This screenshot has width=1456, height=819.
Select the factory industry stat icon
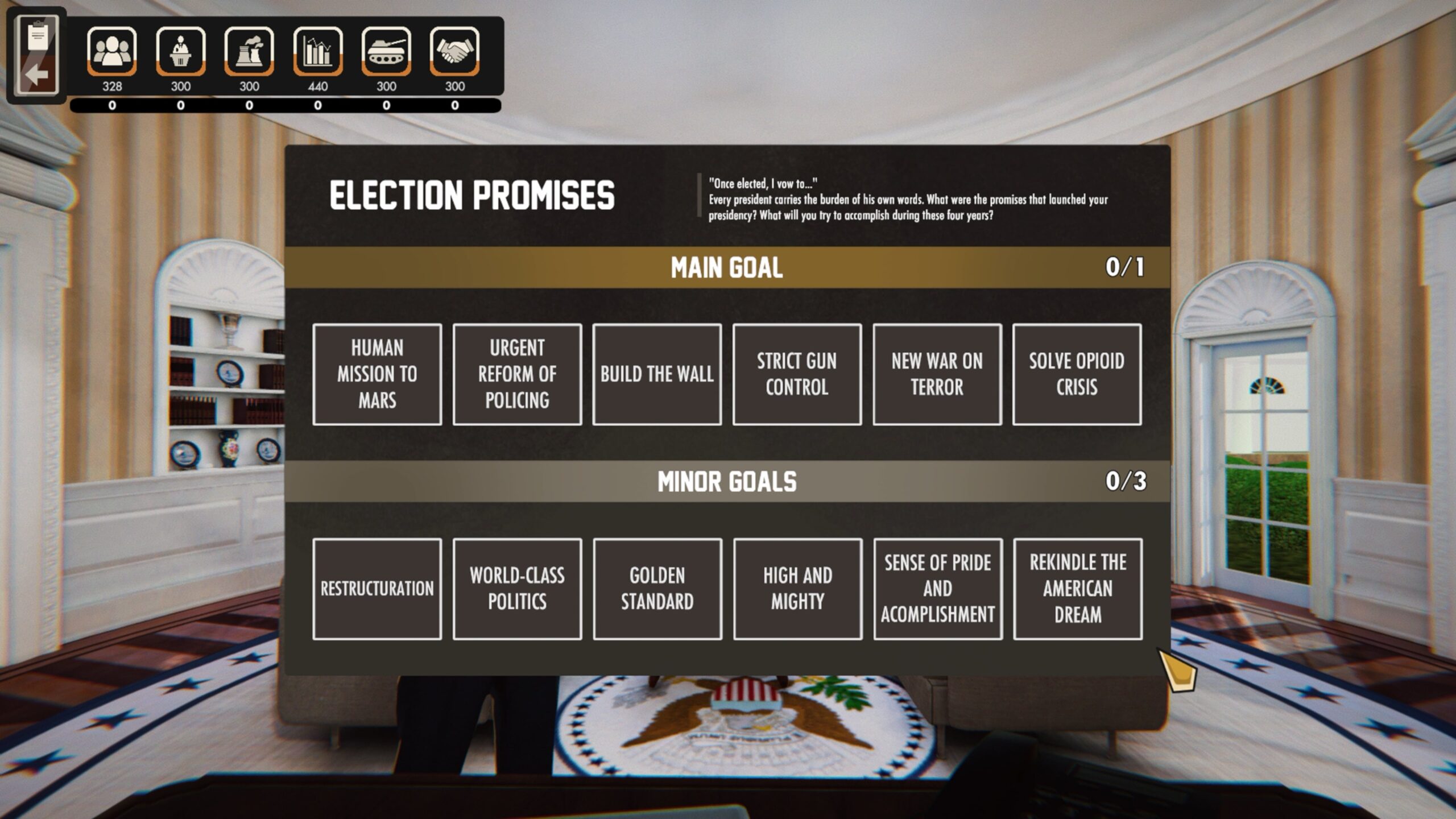(249, 51)
